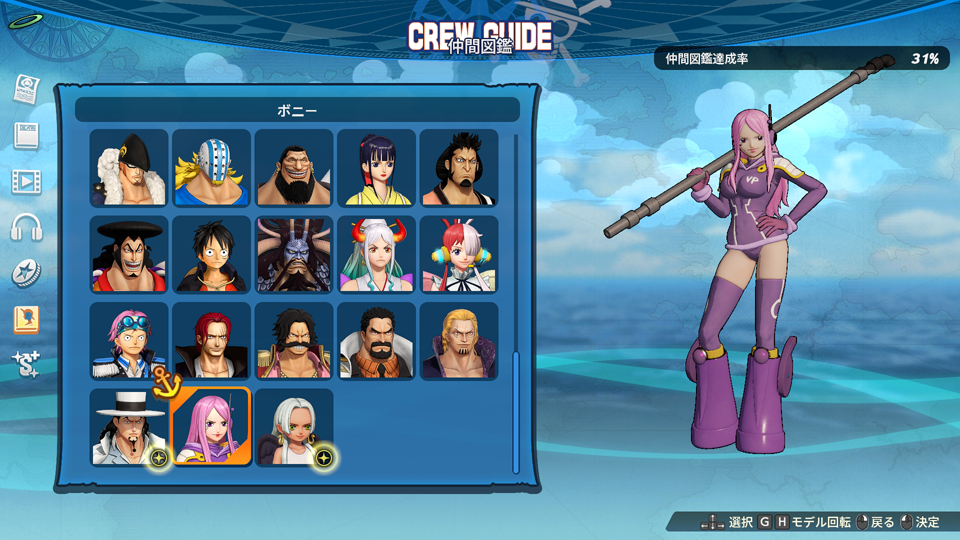
Task: Select Gol D. Roger's portrait
Action: click(x=294, y=341)
